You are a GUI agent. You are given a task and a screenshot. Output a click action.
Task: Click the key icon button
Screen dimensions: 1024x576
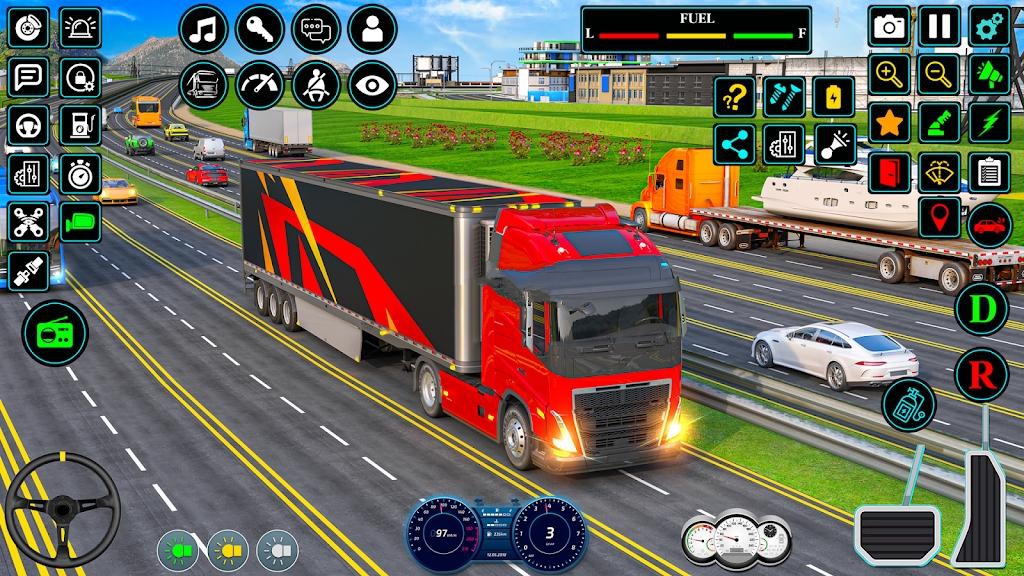pyautogui.click(x=260, y=29)
